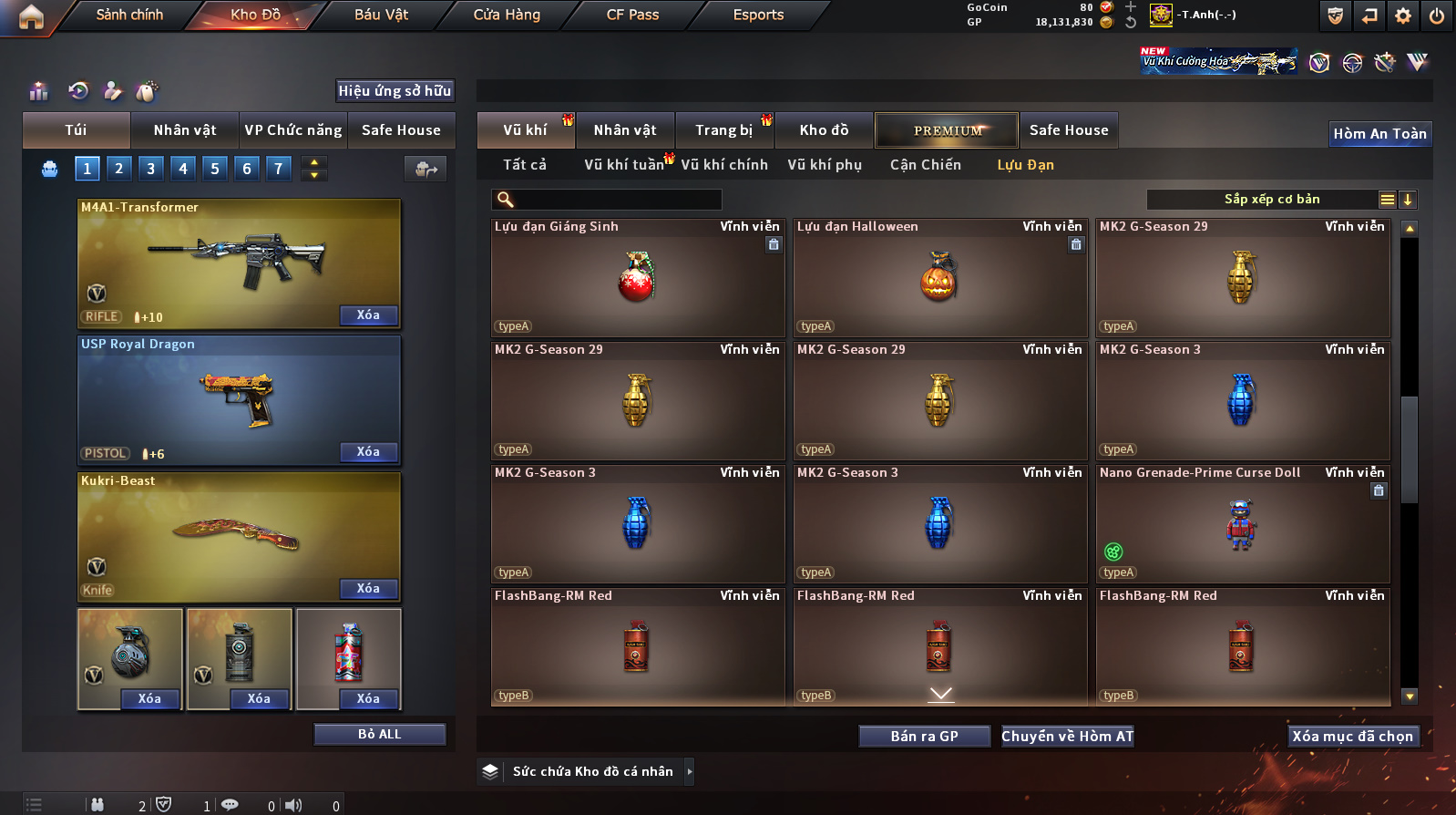
Task: Click the Bỏ ALL button
Action: click(x=379, y=734)
